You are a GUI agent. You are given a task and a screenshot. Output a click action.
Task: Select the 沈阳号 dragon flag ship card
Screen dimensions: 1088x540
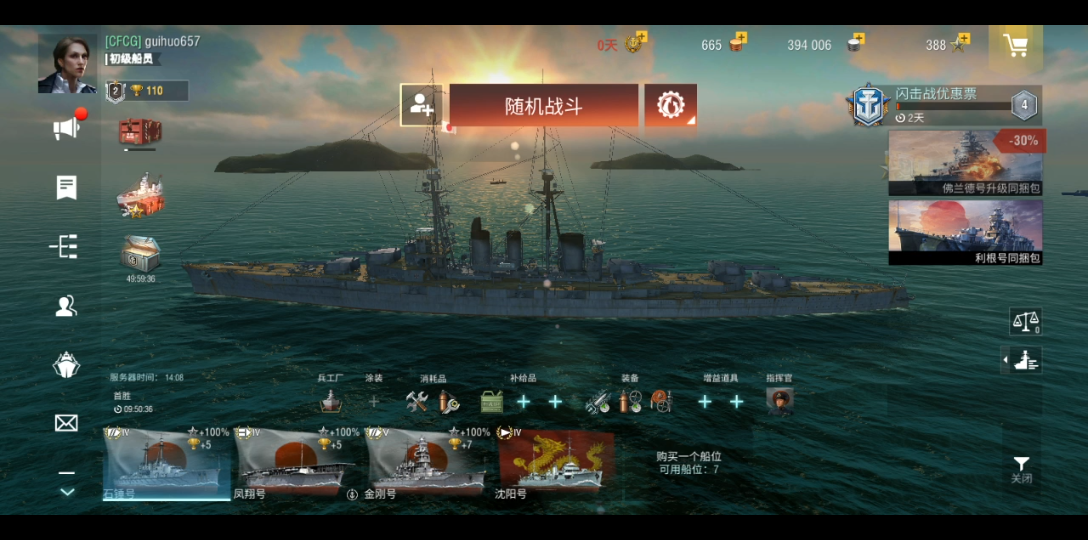[556, 462]
